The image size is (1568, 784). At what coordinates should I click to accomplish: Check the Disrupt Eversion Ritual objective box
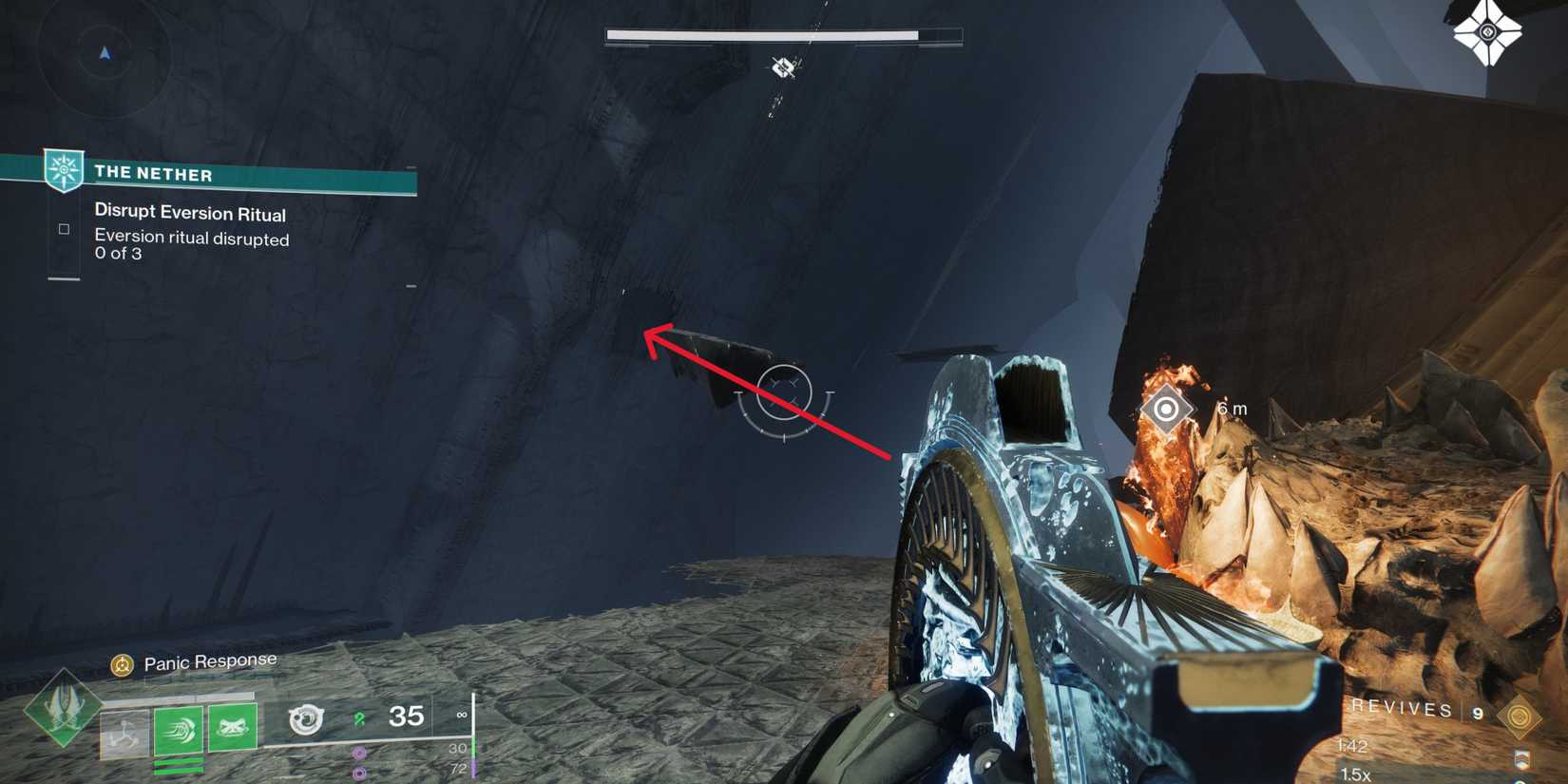click(63, 228)
